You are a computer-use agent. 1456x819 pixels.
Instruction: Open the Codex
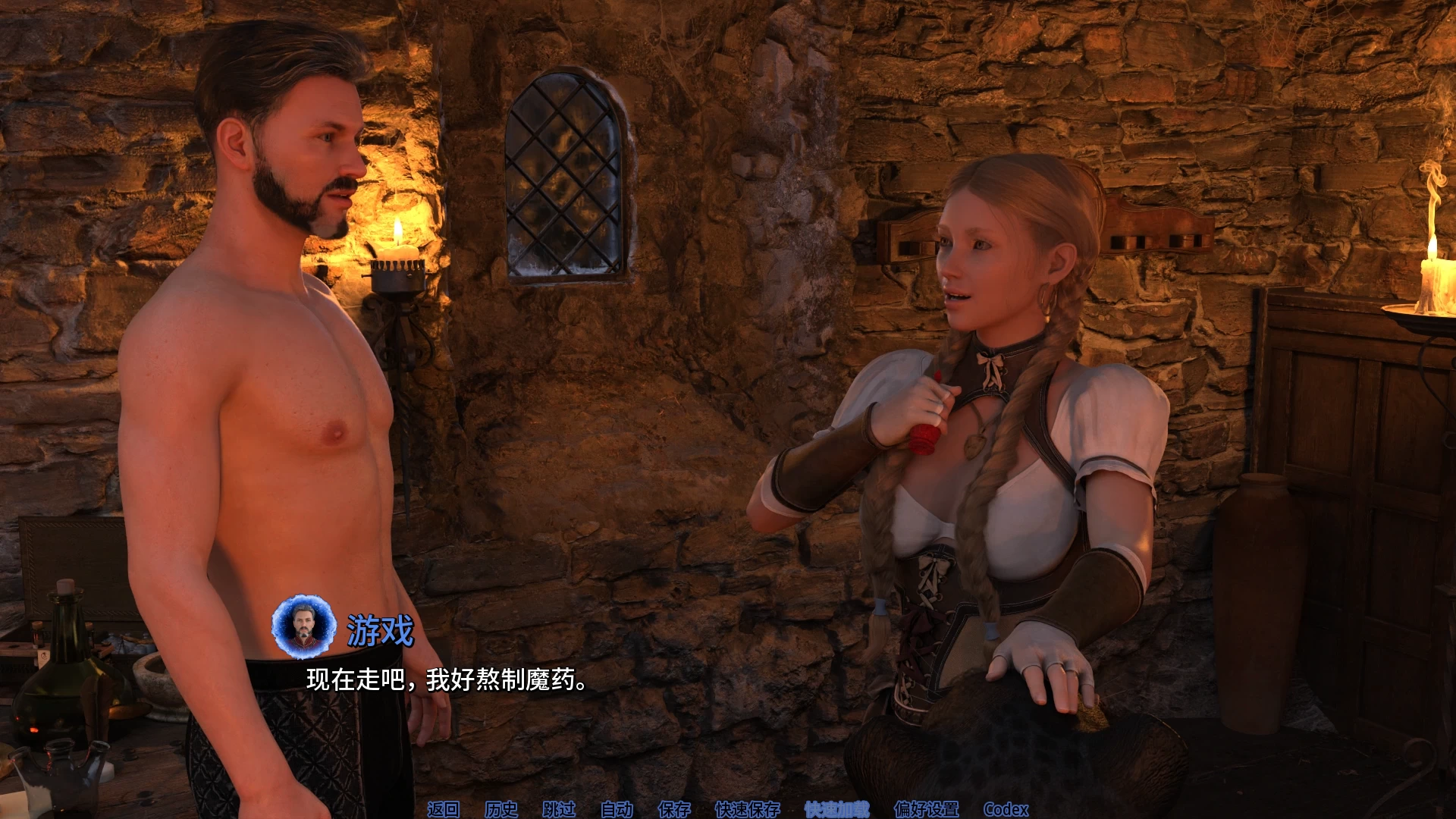1006,809
